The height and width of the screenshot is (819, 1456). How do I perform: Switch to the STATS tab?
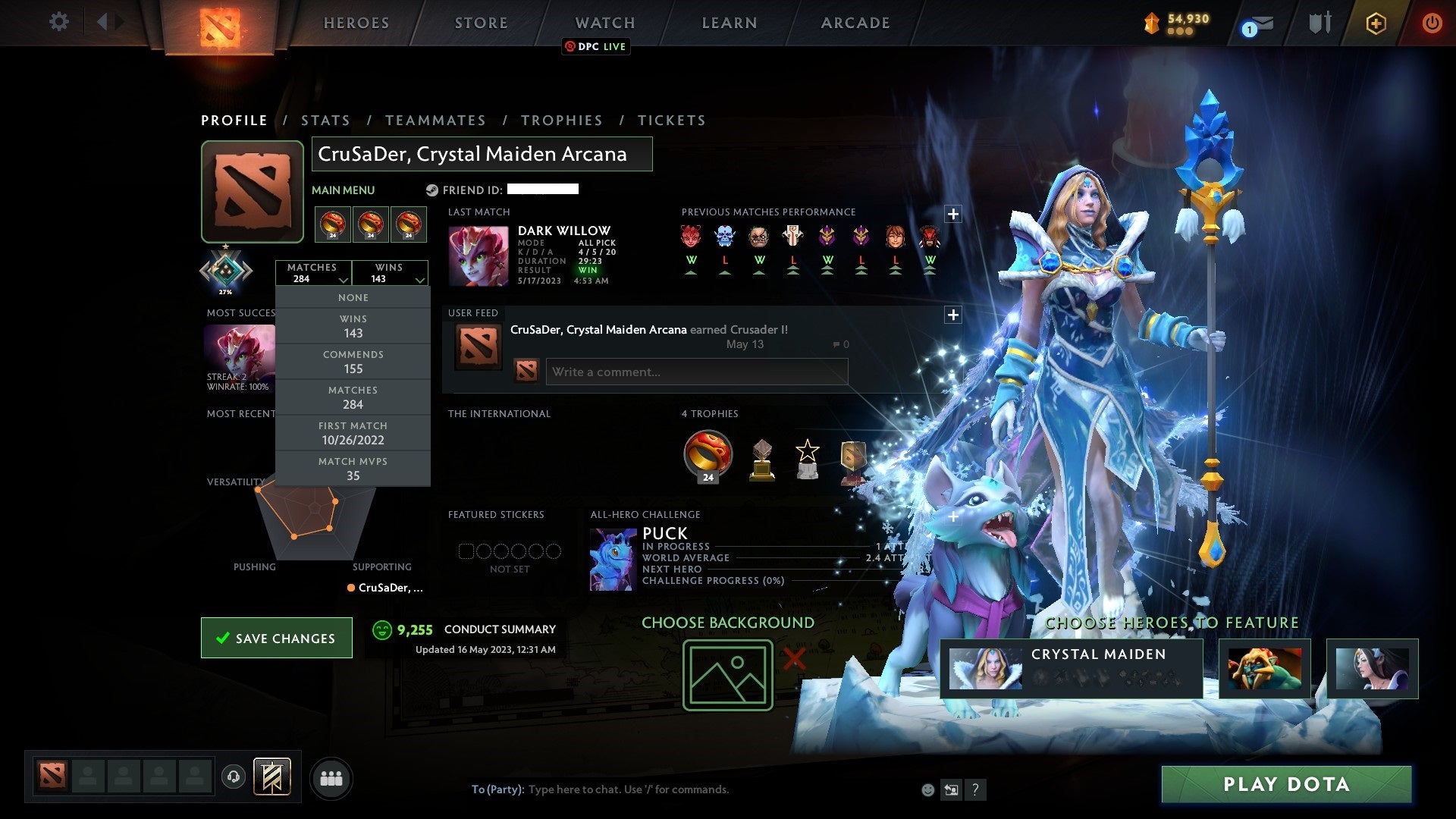(325, 120)
